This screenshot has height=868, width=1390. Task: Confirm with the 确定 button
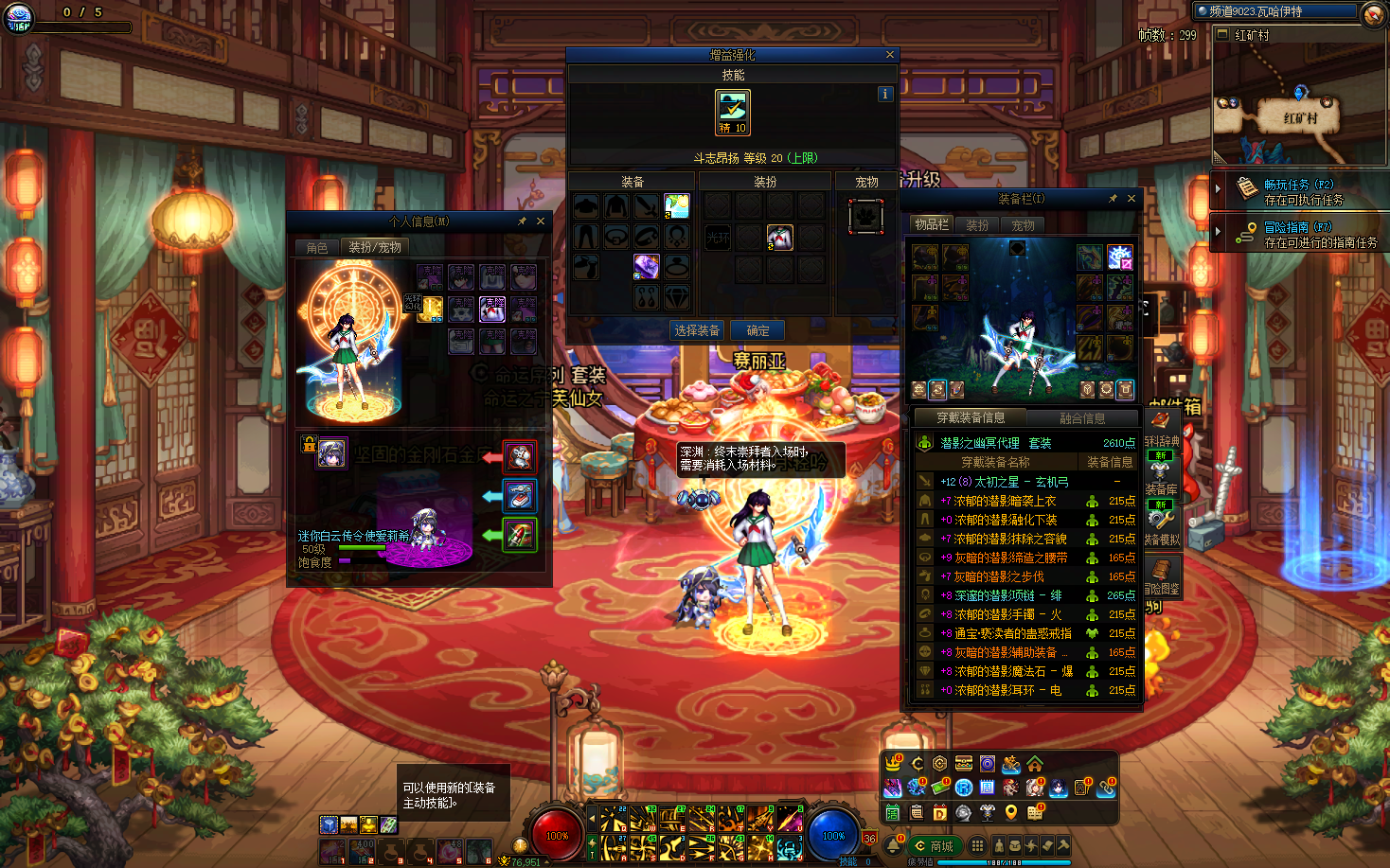coord(757,330)
